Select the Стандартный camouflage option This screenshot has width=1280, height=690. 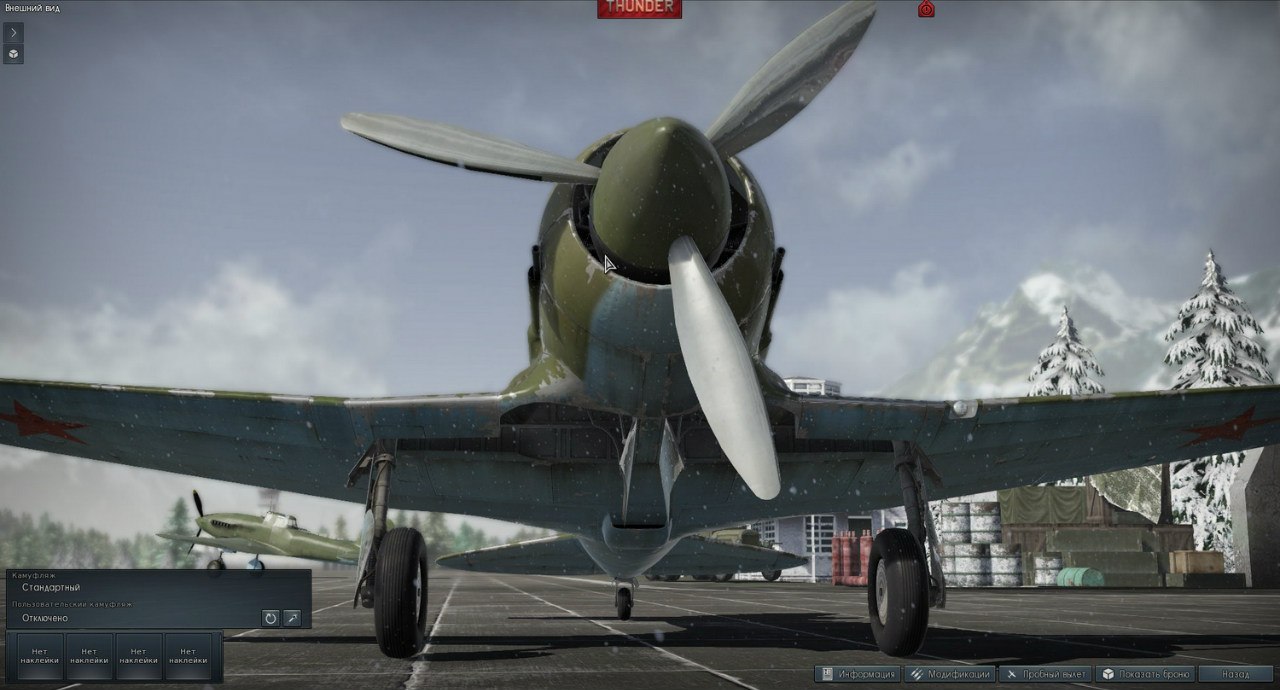pos(51,588)
